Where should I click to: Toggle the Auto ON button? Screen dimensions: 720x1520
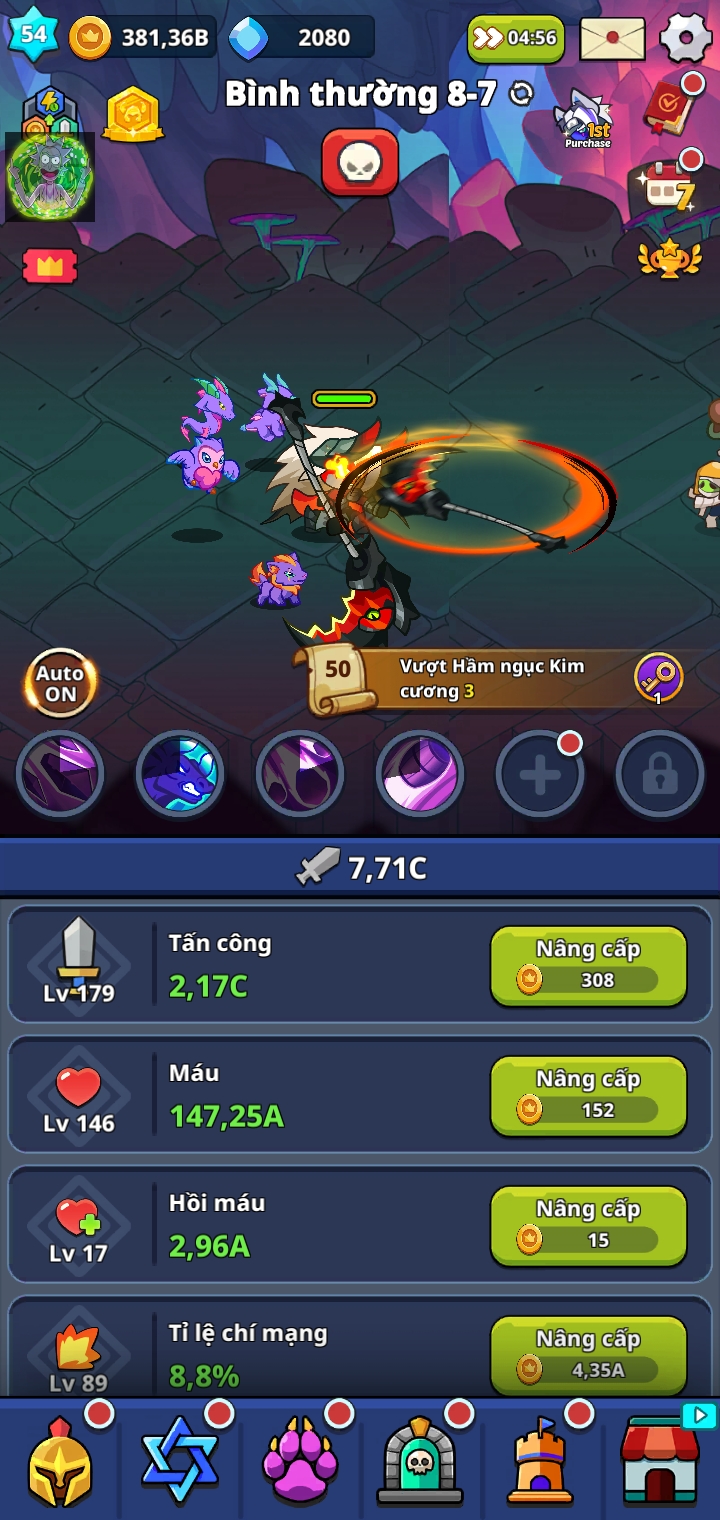point(60,684)
